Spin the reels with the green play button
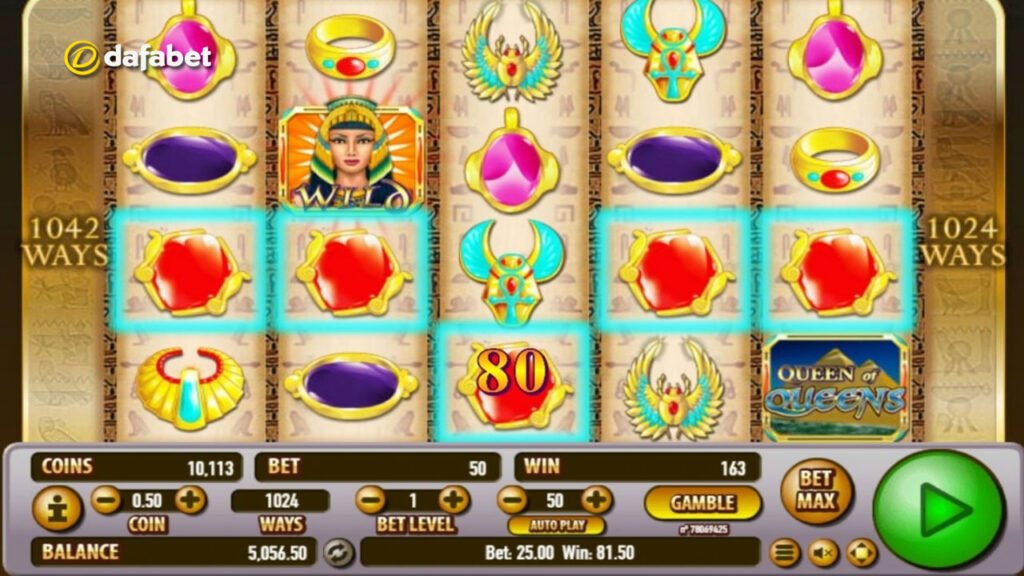 pyautogui.click(x=938, y=509)
